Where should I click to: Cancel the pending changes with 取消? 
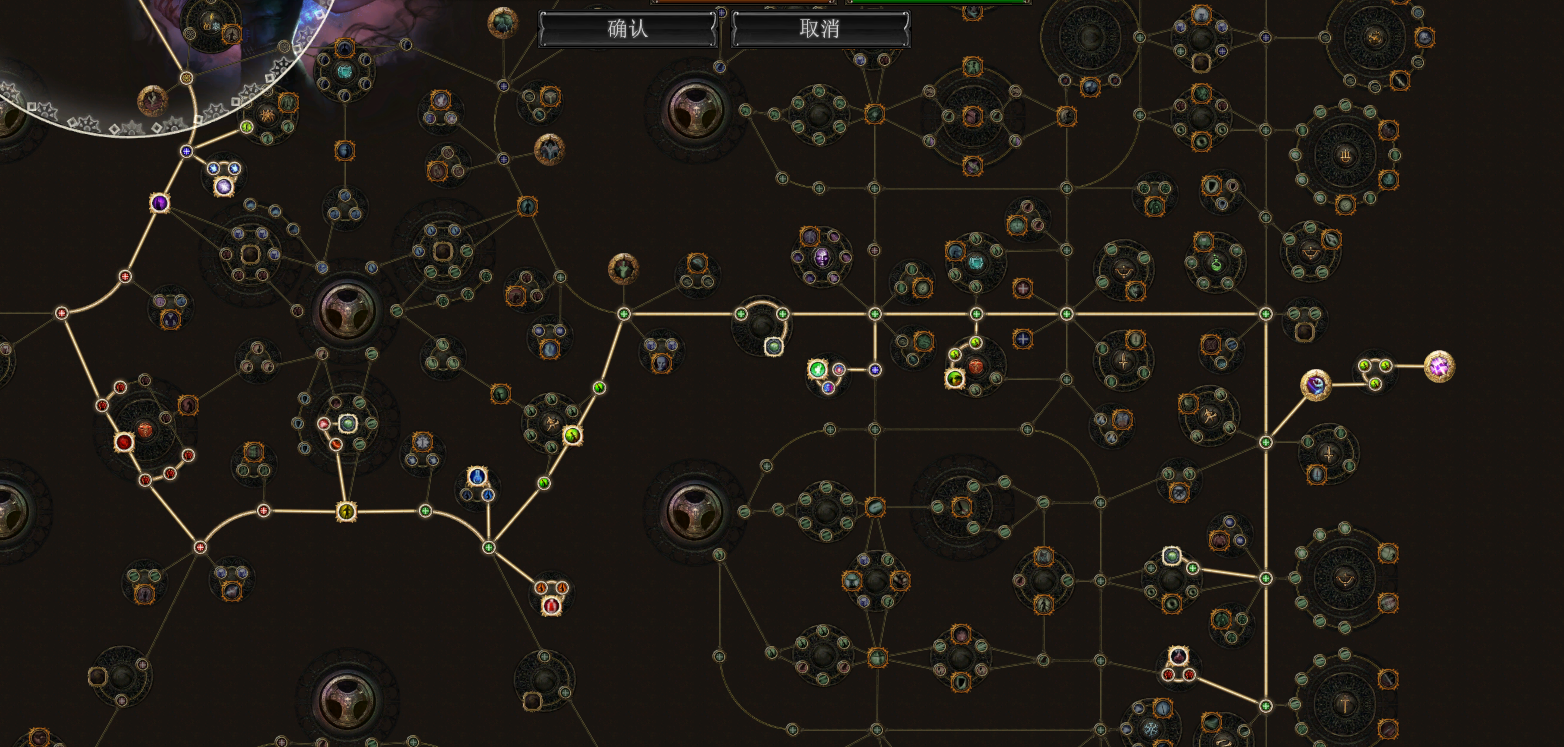point(820,29)
